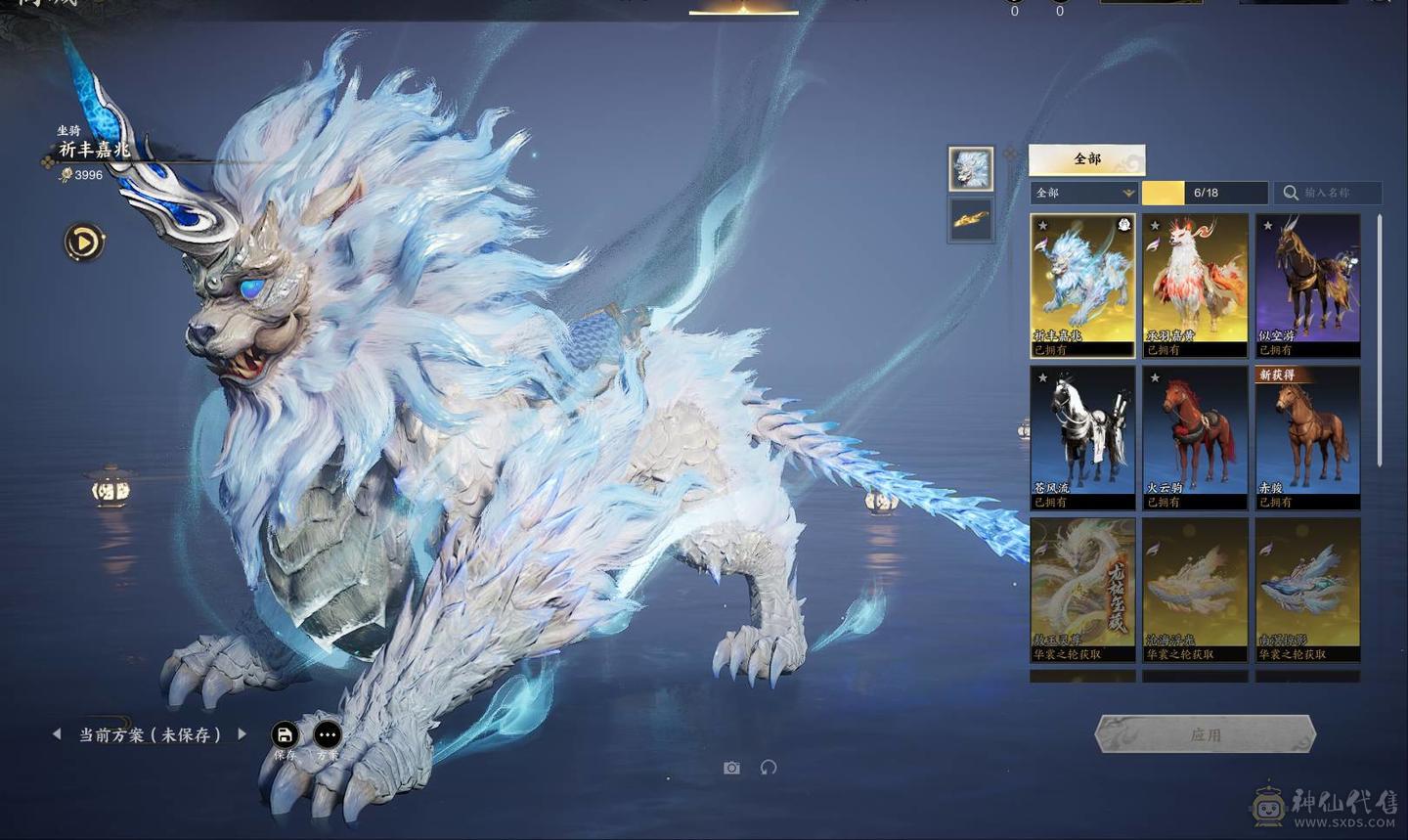Open the 方案 scheme options button
The image size is (1408, 840).
(x=328, y=735)
